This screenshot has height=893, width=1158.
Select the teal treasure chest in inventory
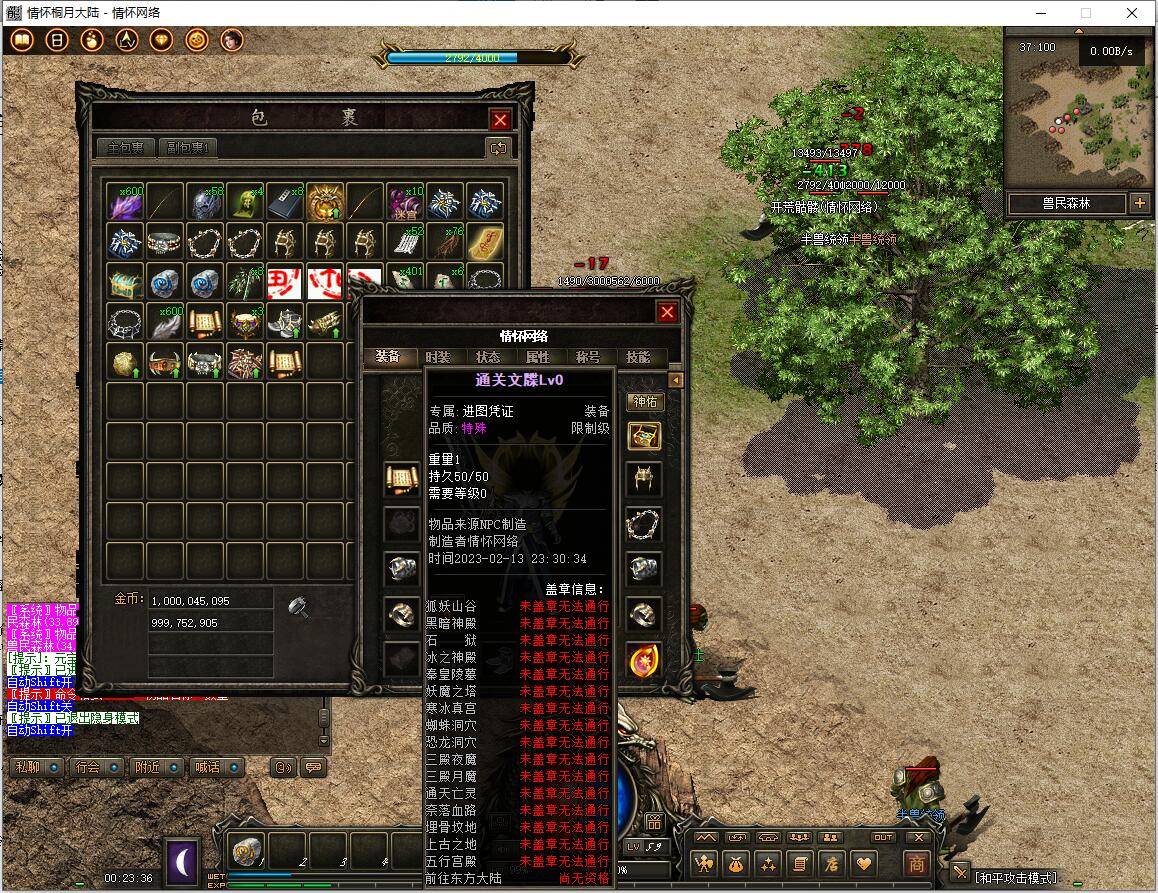pos(126,282)
